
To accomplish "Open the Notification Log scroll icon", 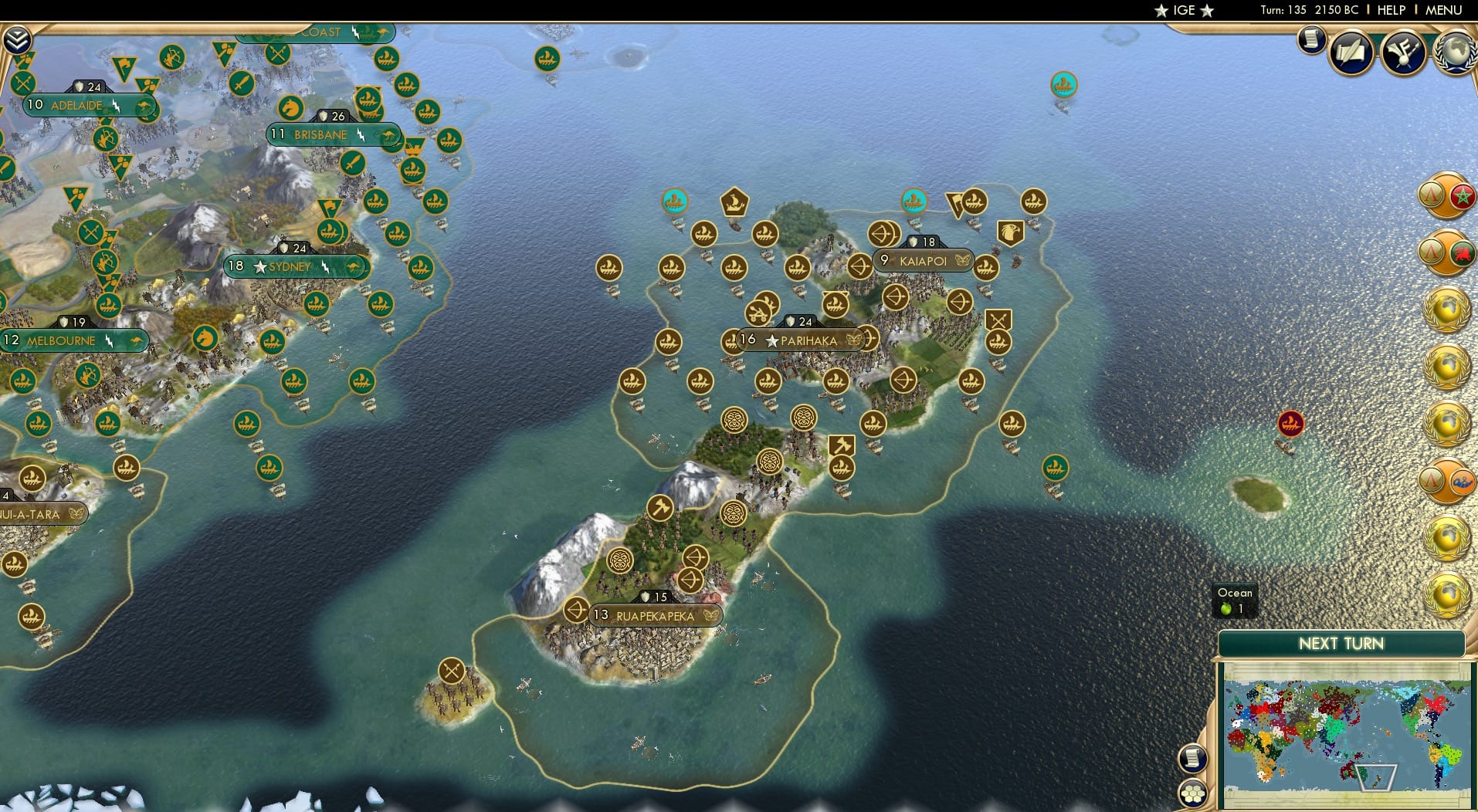I will click(1310, 40).
